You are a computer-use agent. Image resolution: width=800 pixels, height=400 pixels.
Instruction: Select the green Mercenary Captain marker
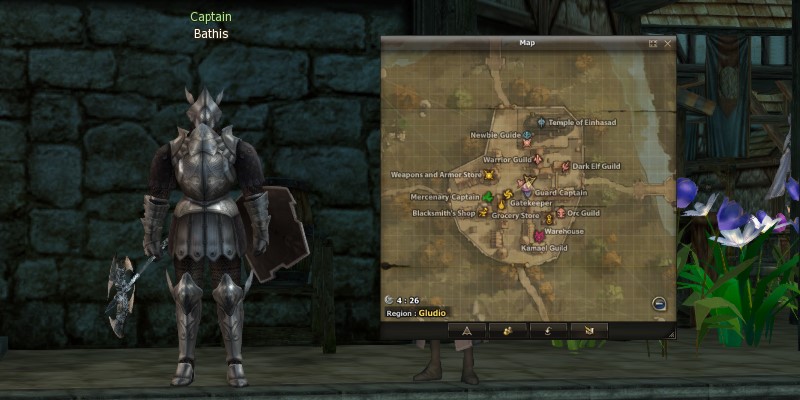tap(488, 197)
